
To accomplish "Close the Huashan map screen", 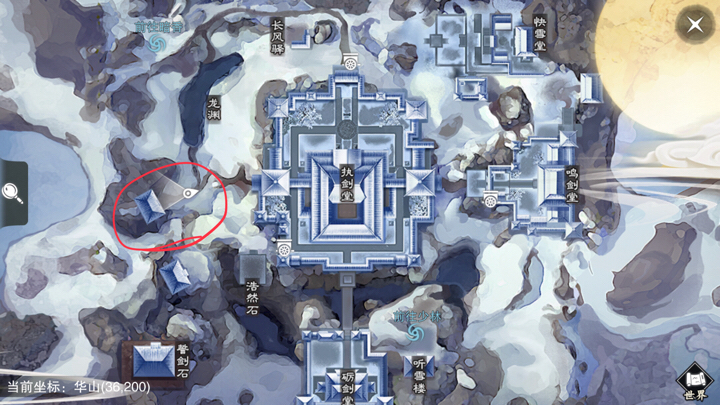I will point(694,26).
